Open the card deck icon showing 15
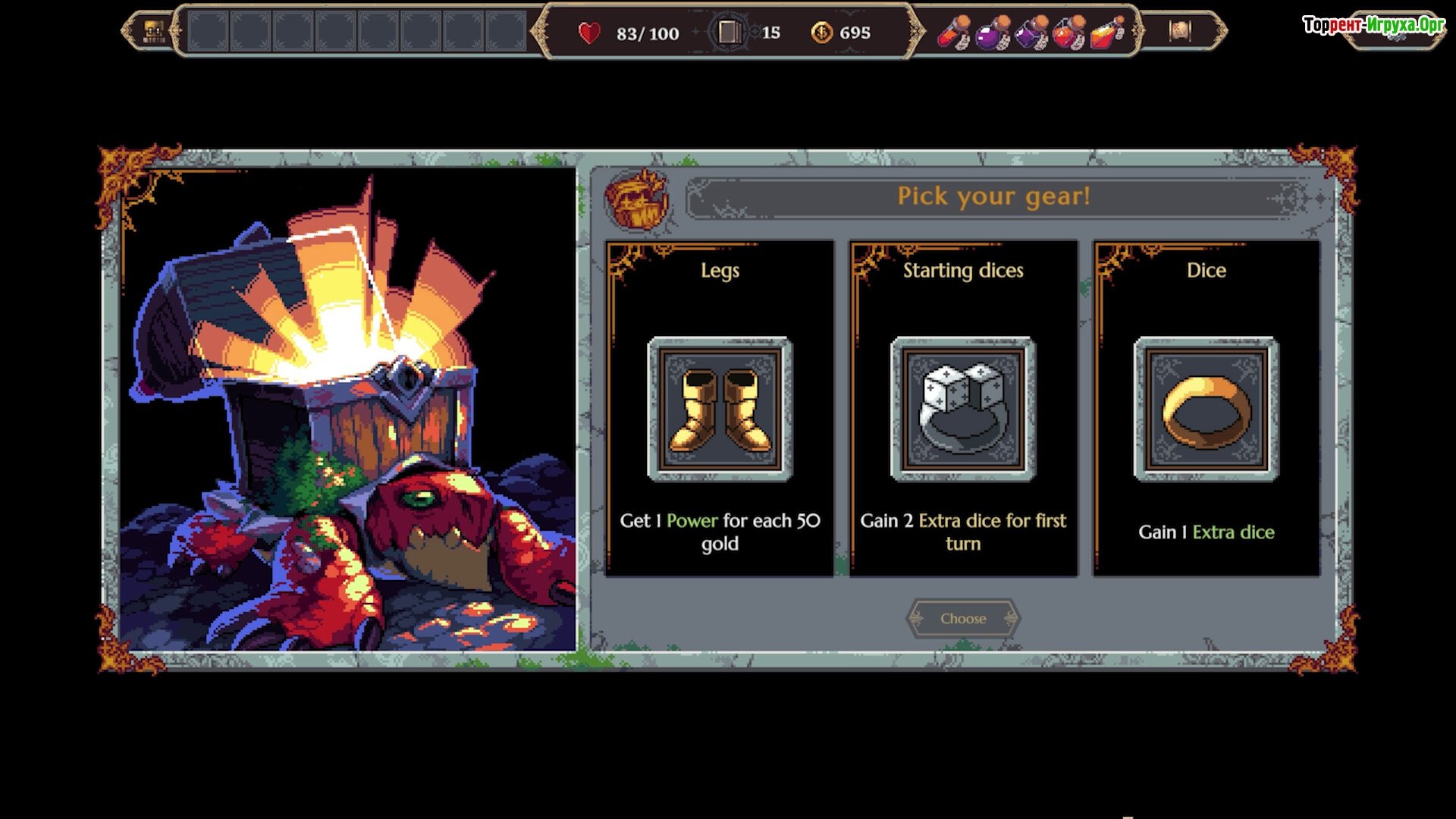 (x=729, y=32)
